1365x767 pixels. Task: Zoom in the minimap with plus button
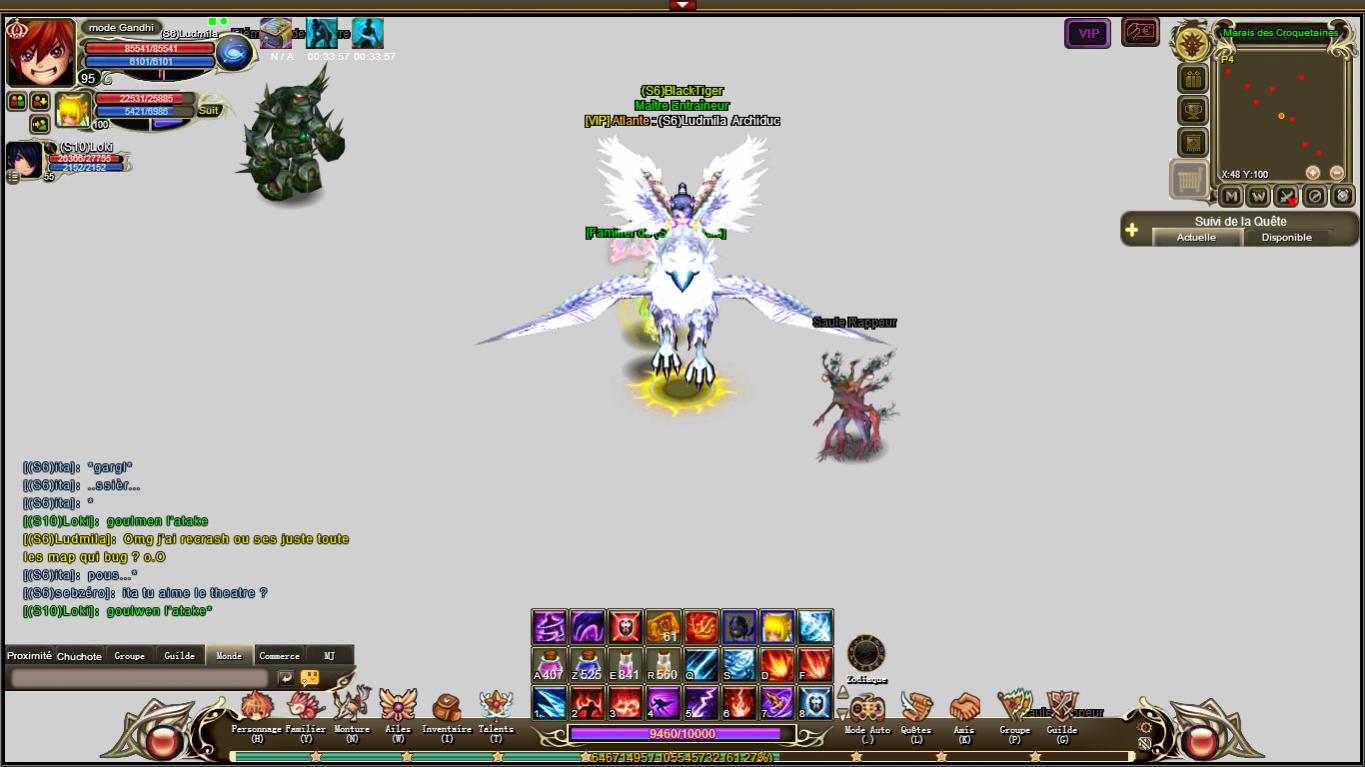pyautogui.click(x=1313, y=173)
